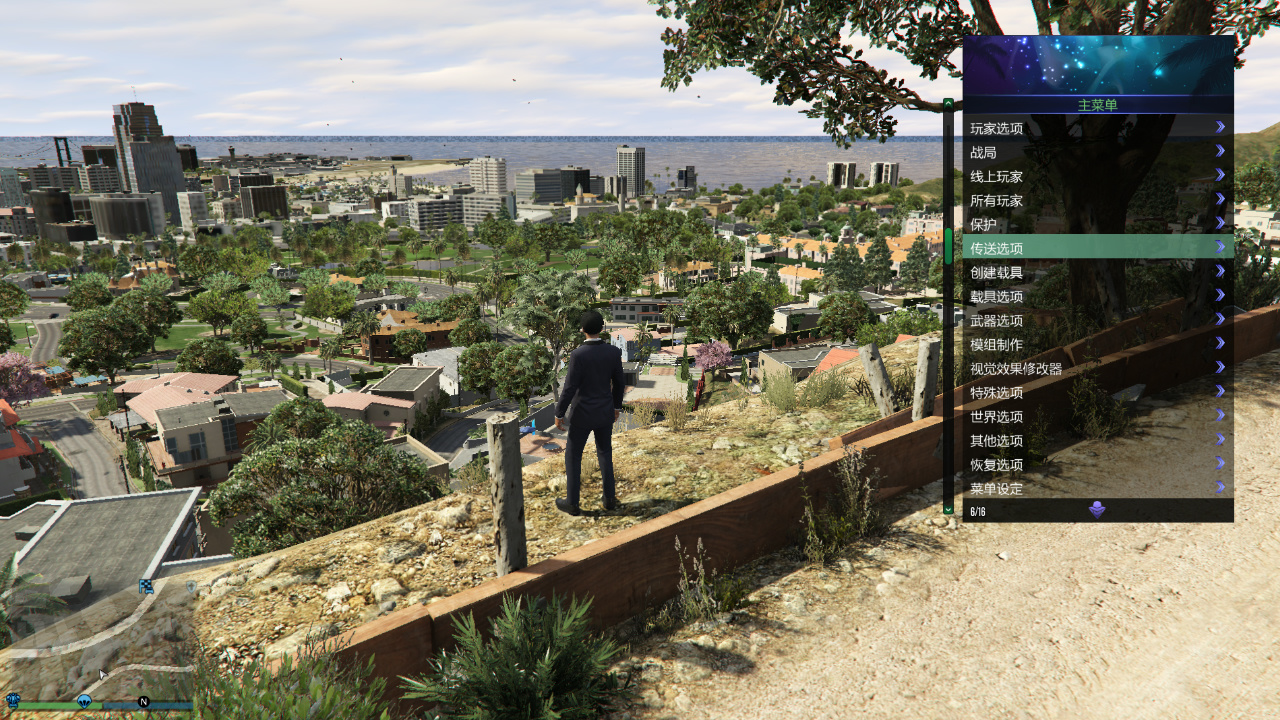Click the purple down arrow in menu footer
The height and width of the screenshot is (720, 1280).
(1097, 510)
